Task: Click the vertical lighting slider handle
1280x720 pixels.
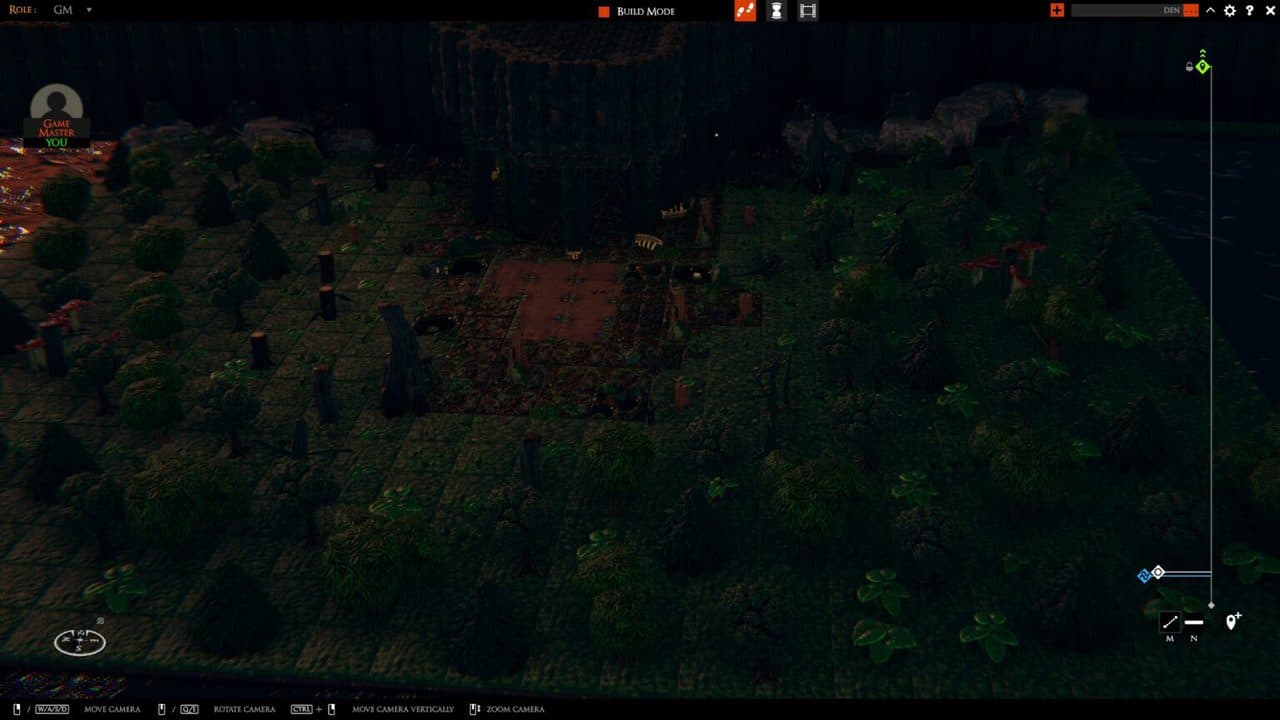Action: coord(1211,604)
